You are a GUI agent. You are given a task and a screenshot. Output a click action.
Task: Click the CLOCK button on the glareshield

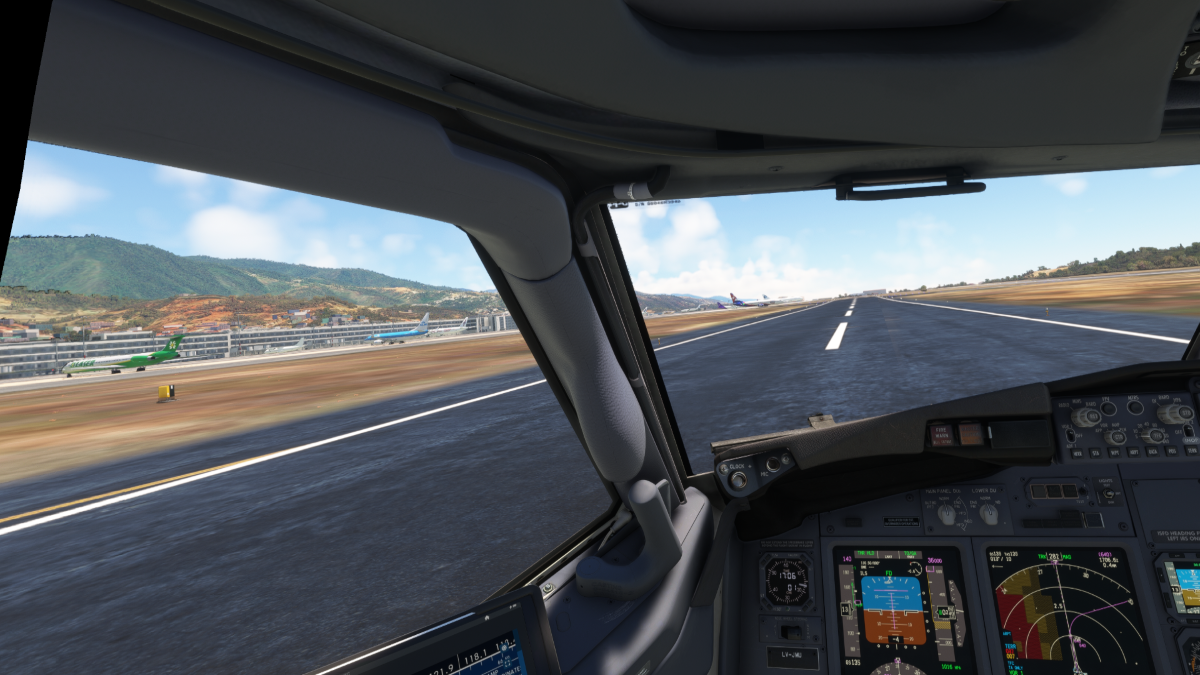pos(738,480)
